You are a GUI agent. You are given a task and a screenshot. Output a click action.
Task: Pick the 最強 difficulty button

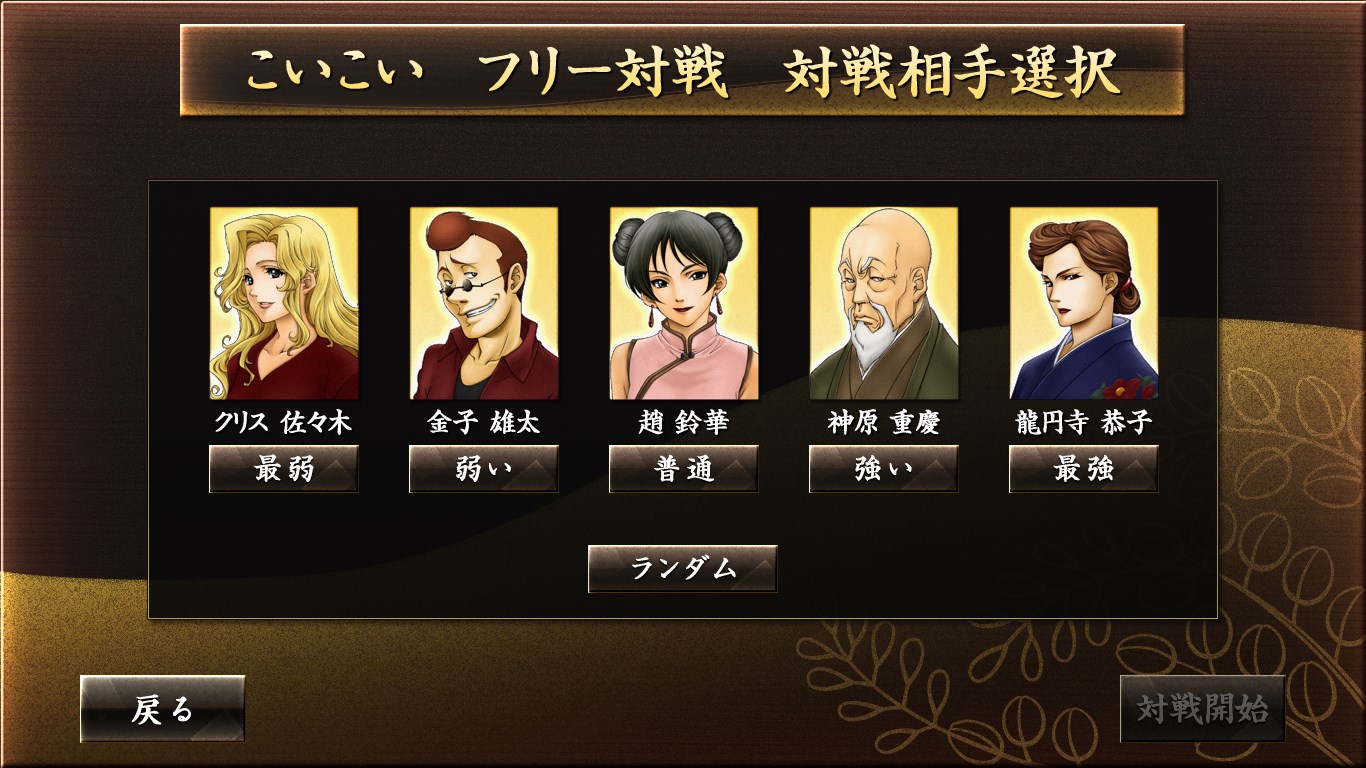click(x=1084, y=469)
